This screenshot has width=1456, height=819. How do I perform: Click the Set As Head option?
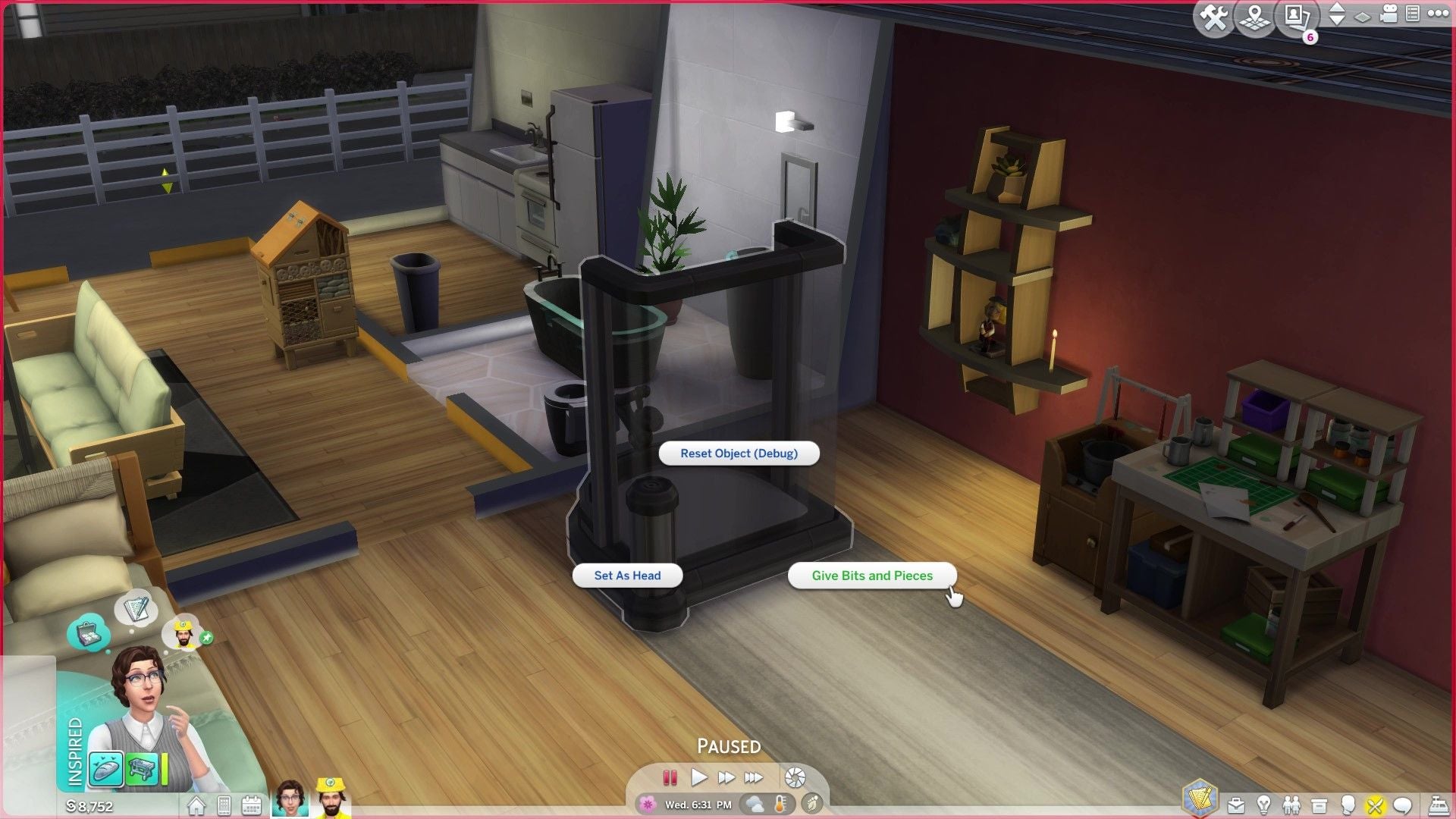[627, 576]
